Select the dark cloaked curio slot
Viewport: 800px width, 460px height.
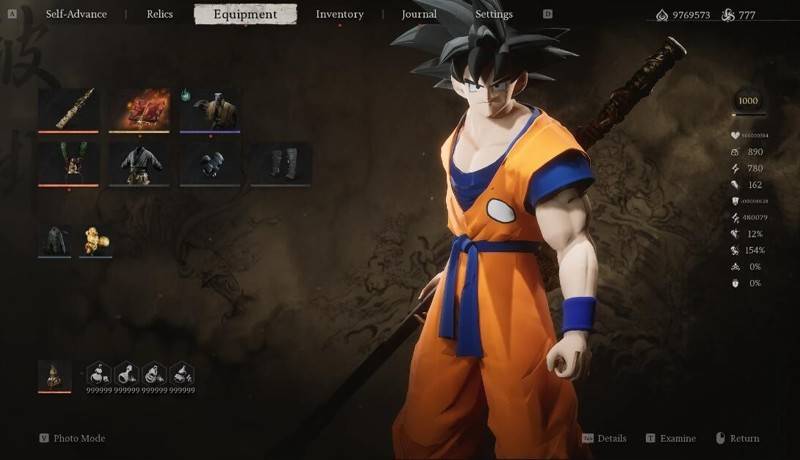[x=55, y=240]
